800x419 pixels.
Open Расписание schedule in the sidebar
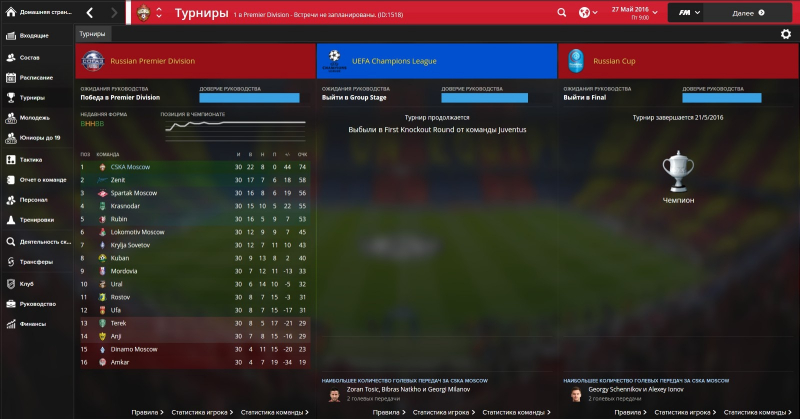(37, 77)
